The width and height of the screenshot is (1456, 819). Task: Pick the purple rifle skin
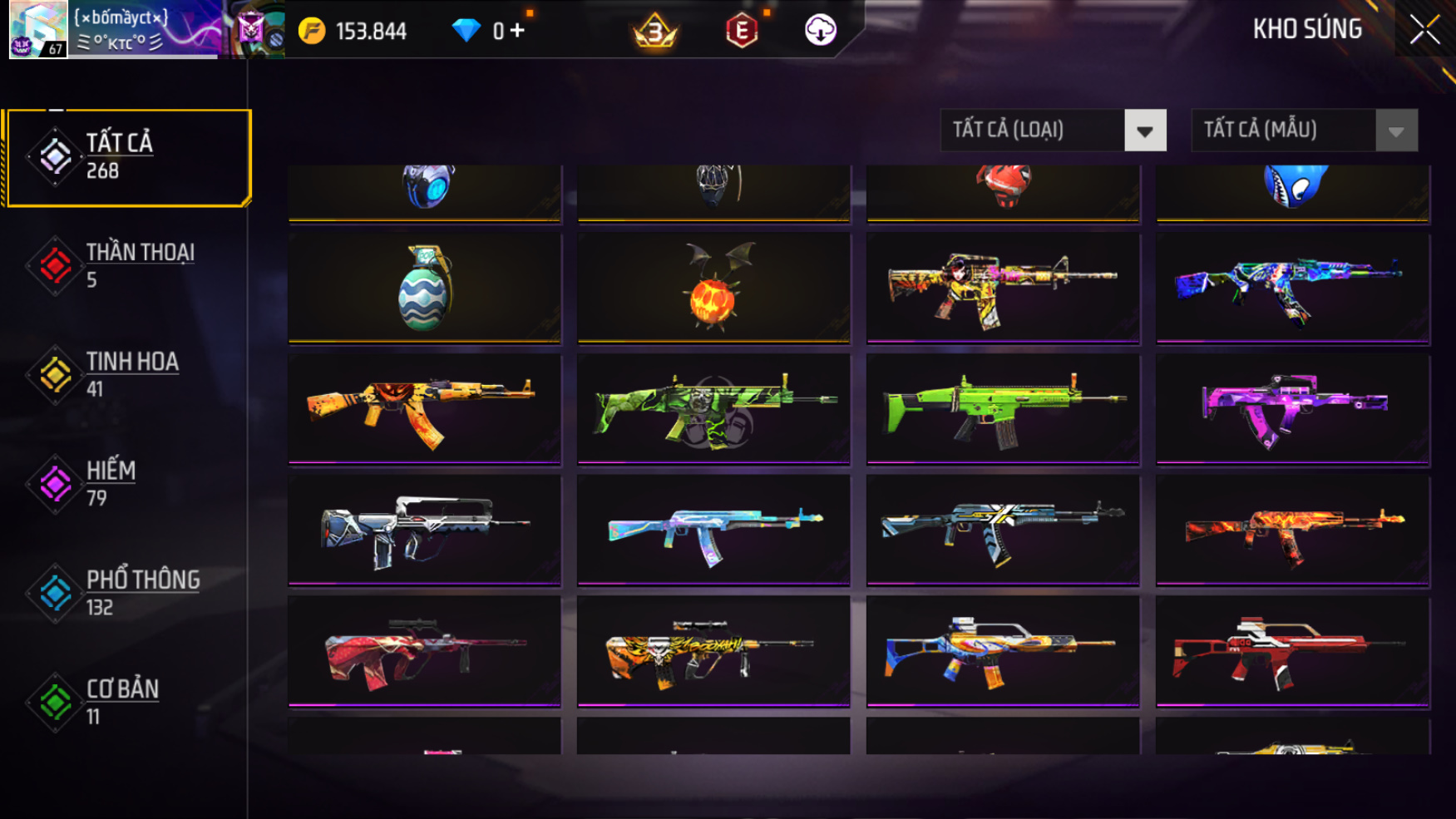click(1292, 408)
